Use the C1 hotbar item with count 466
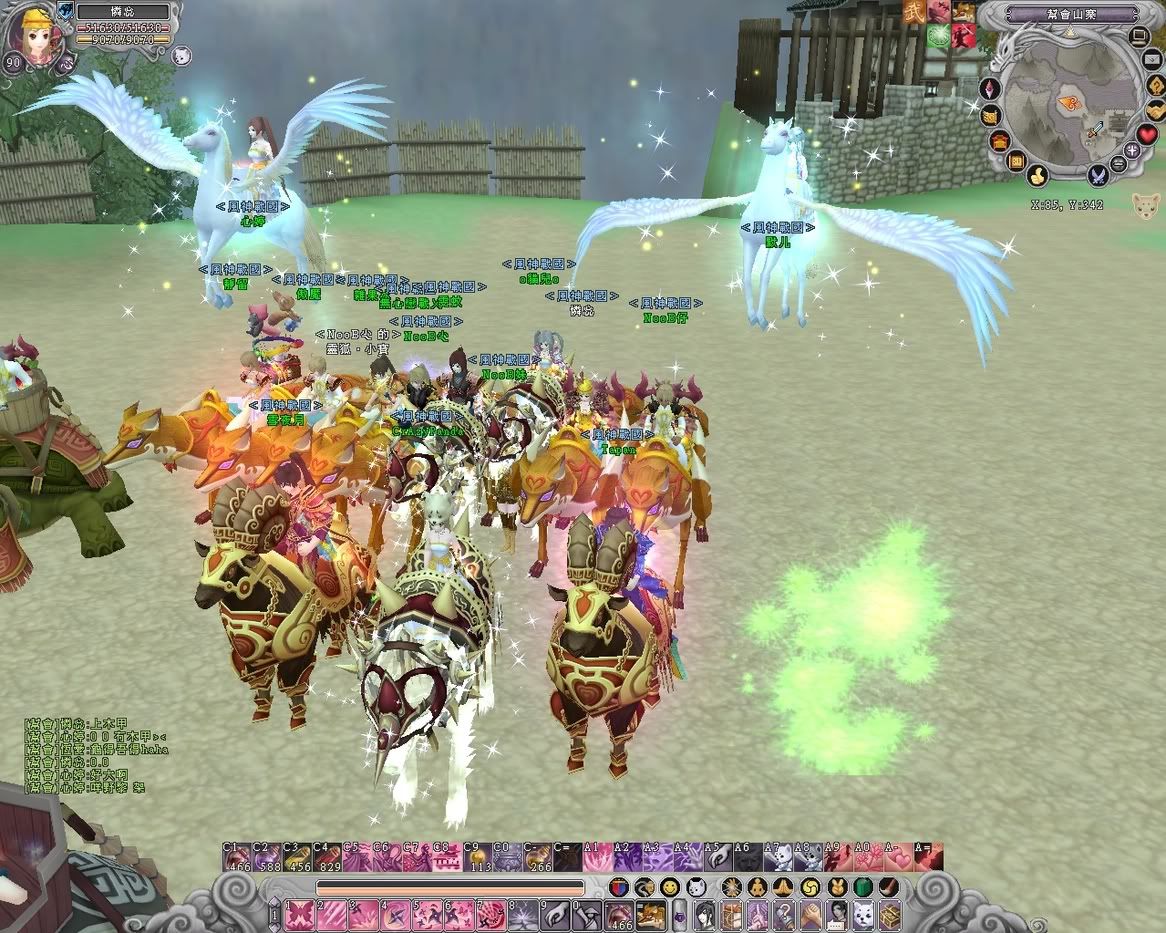1166x933 pixels. pyautogui.click(x=238, y=858)
